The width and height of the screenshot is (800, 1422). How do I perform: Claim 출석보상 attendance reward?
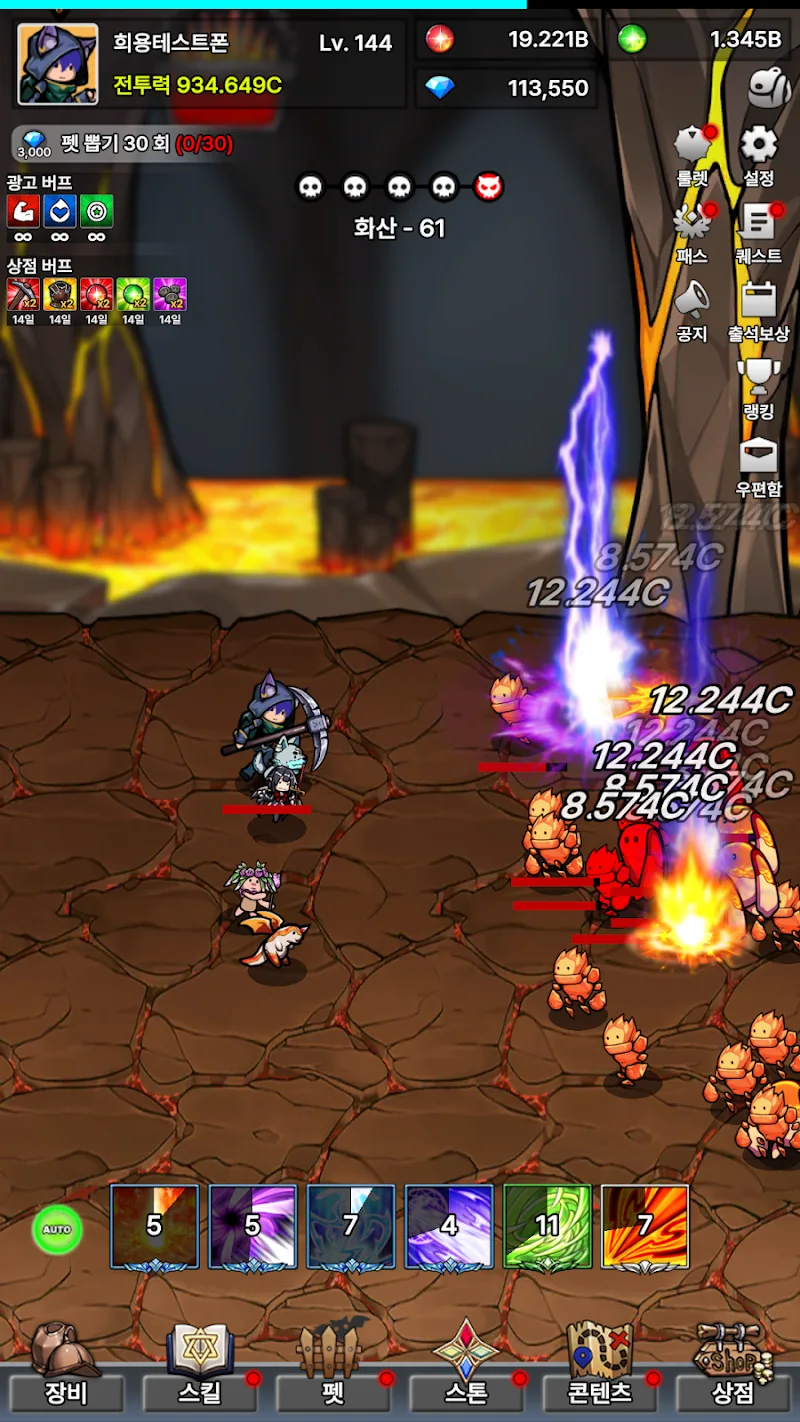pos(759,307)
